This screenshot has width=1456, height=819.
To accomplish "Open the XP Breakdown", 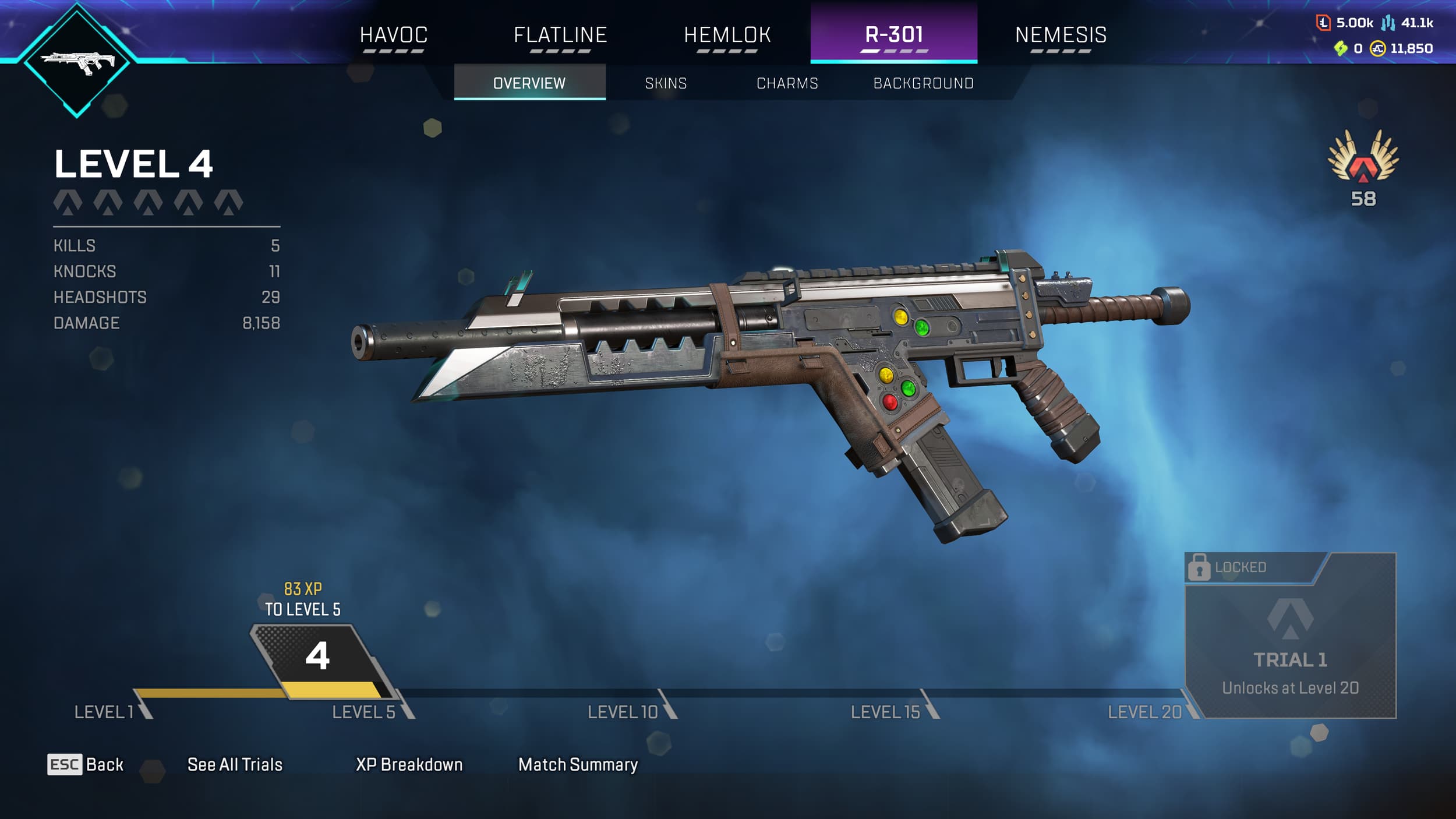I will (409, 763).
